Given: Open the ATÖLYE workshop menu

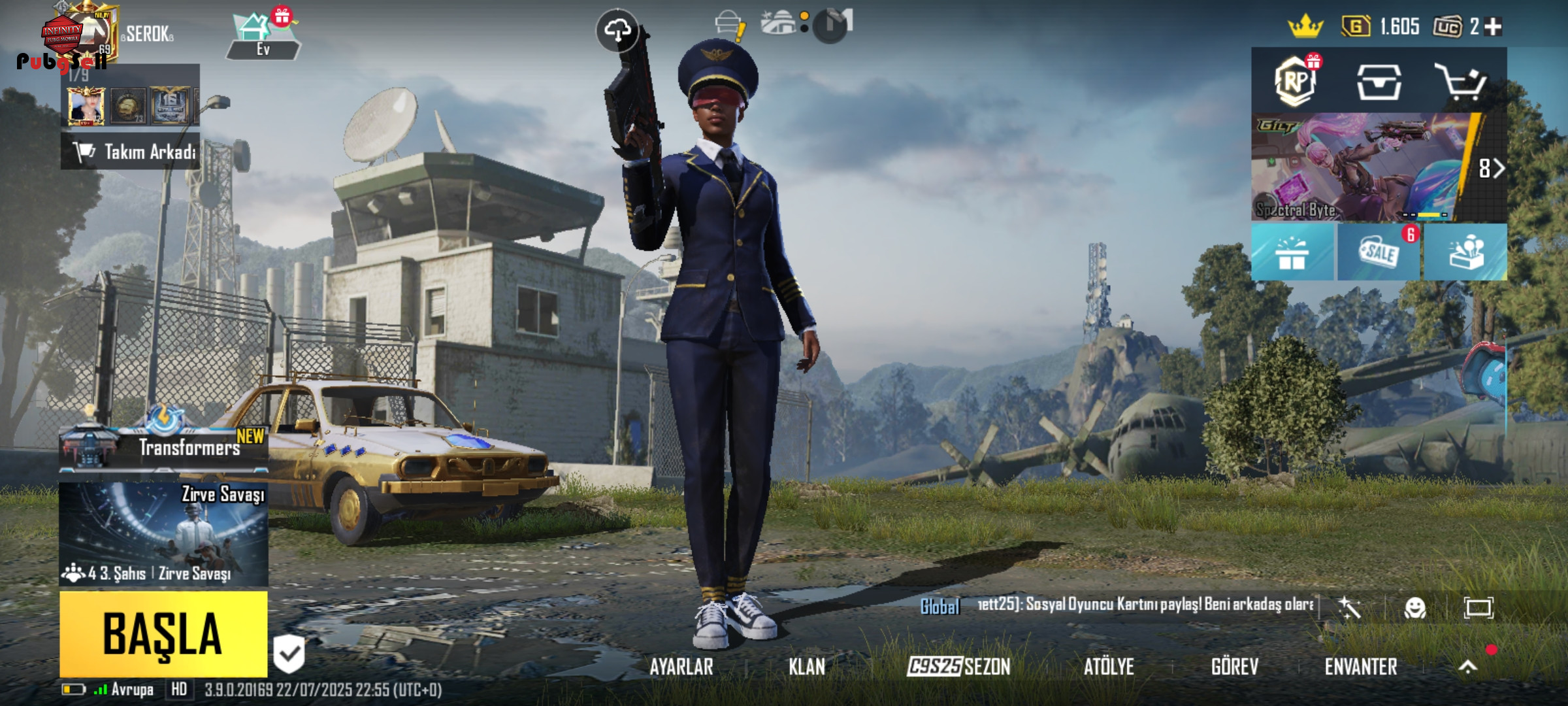Looking at the screenshot, I should pyautogui.click(x=1109, y=667).
